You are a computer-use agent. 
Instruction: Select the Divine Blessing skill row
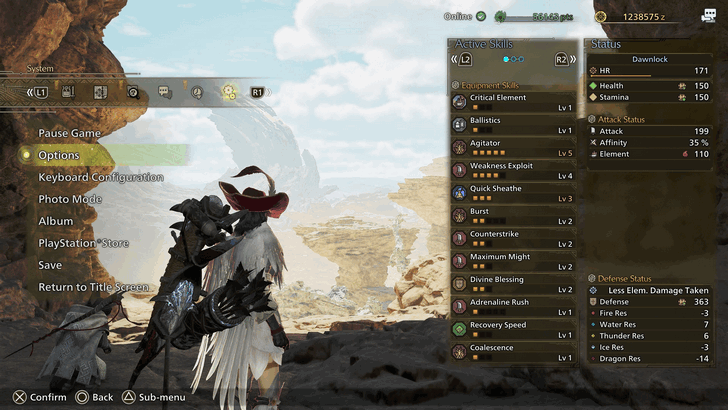(513, 284)
